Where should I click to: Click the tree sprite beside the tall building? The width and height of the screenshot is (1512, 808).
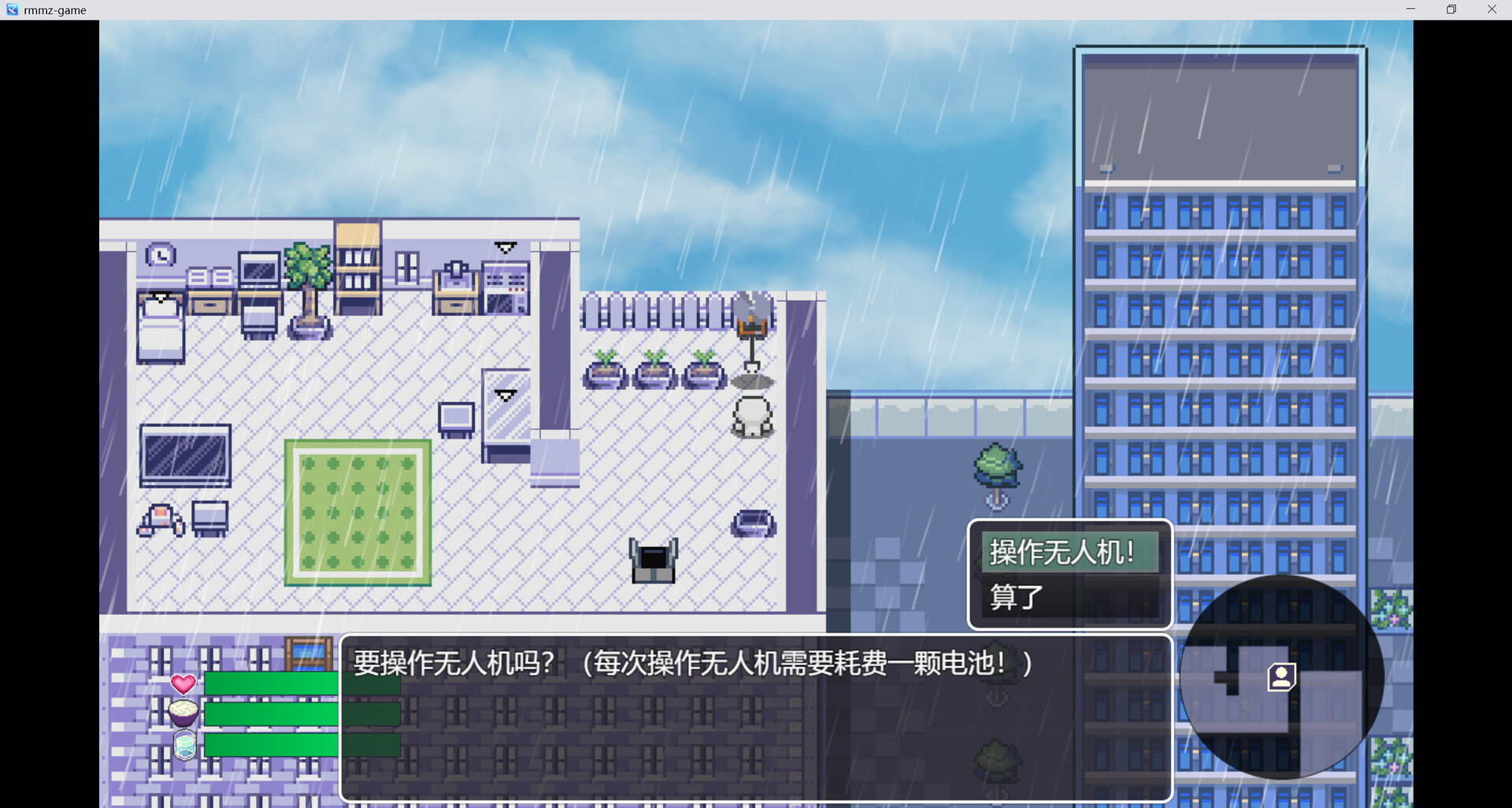click(x=996, y=469)
